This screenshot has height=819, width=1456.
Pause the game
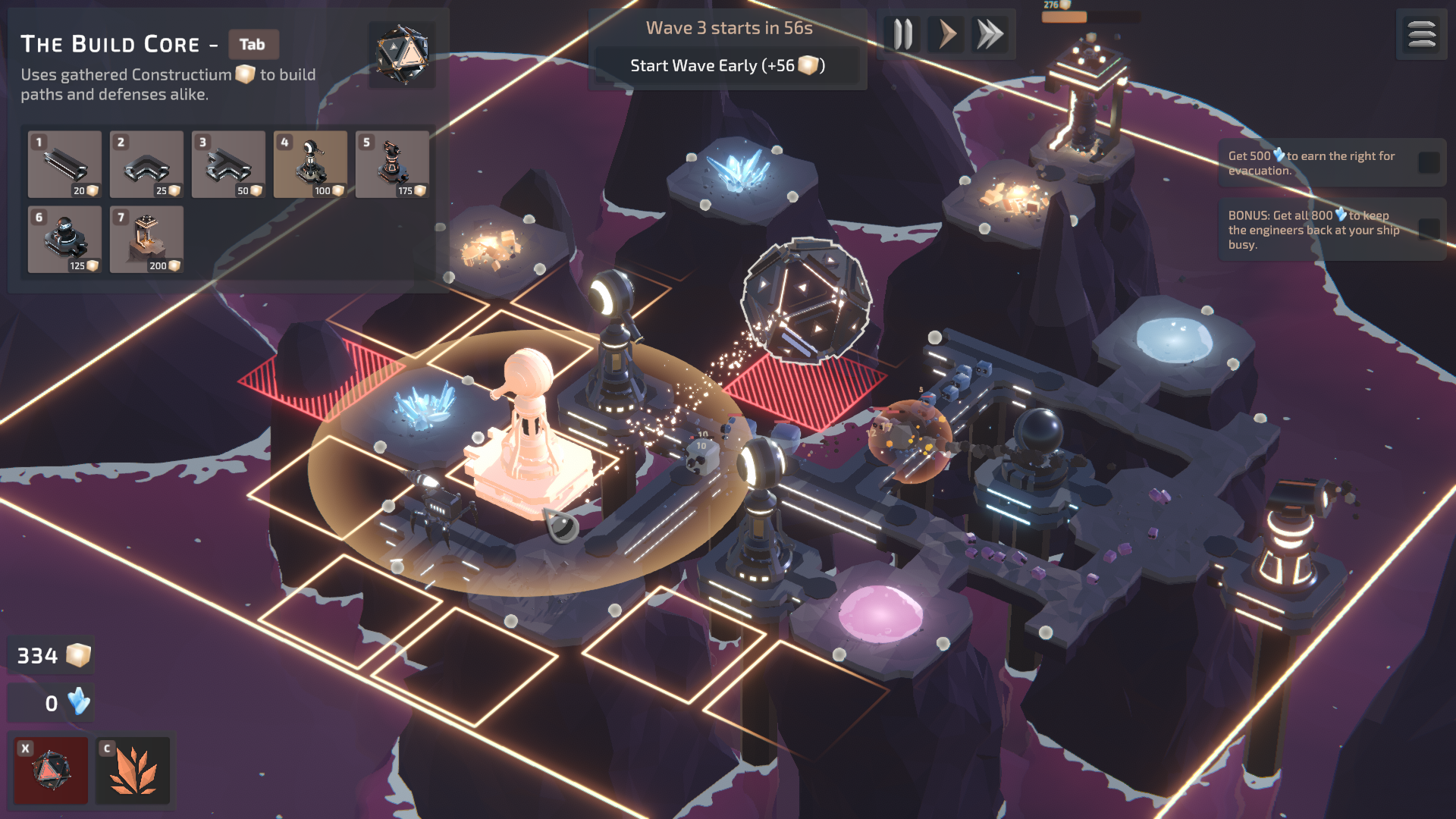point(902,35)
